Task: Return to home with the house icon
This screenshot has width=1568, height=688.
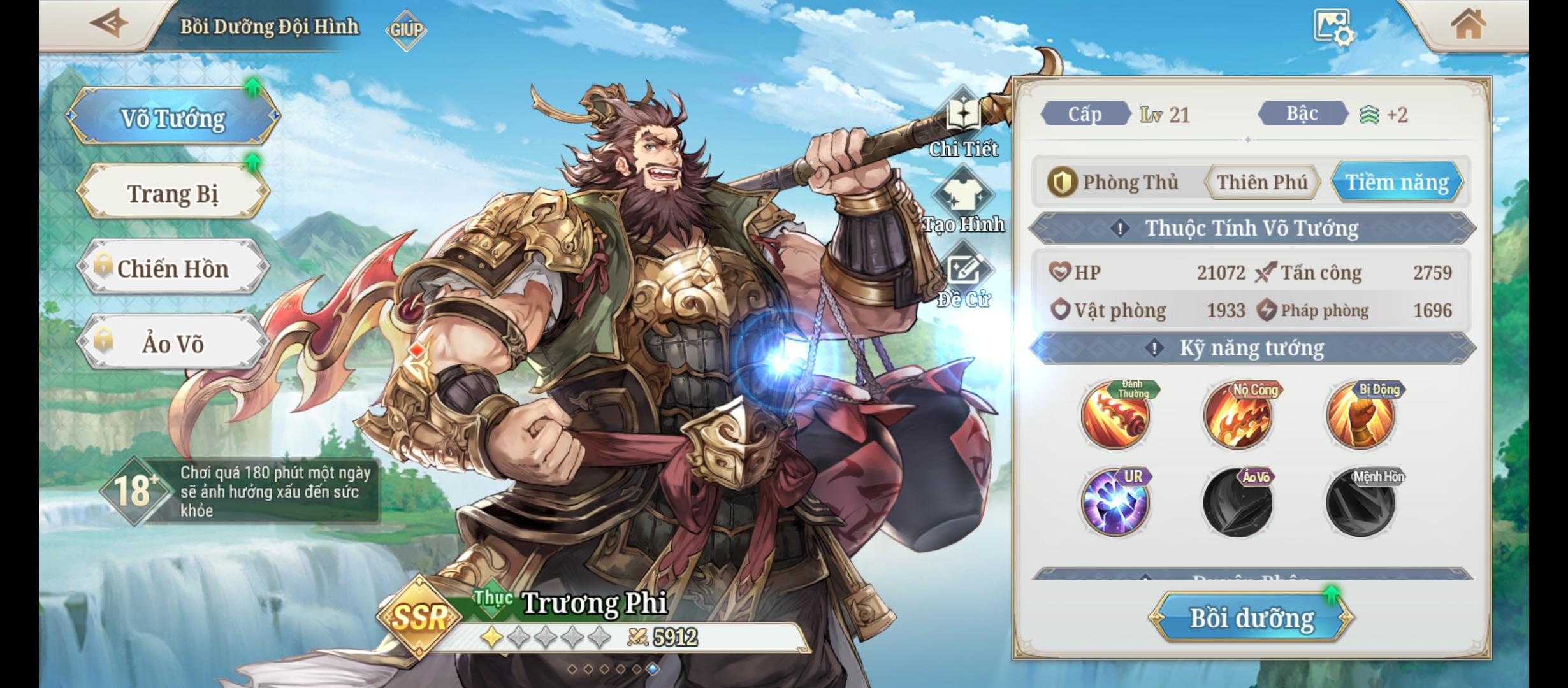Action: point(1468,25)
